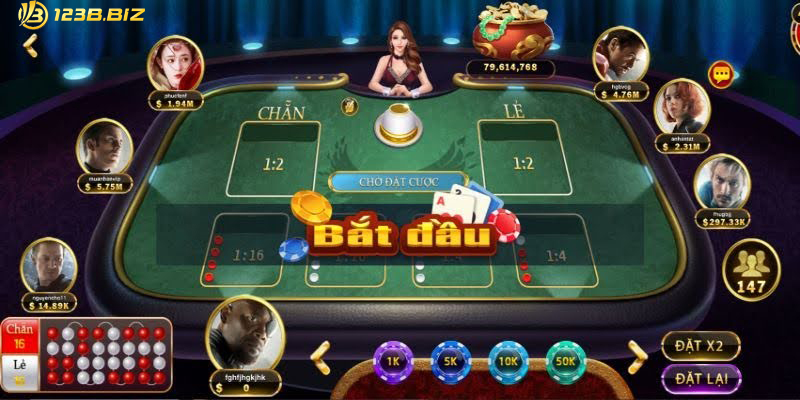
Task: Go back using the top-left arrow
Action: click(x=29, y=45)
